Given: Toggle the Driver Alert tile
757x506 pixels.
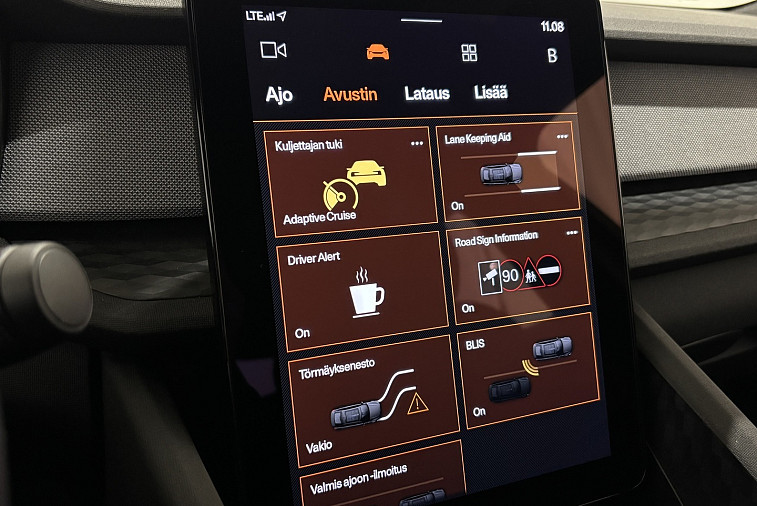Looking at the screenshot, I should point(361,292).
